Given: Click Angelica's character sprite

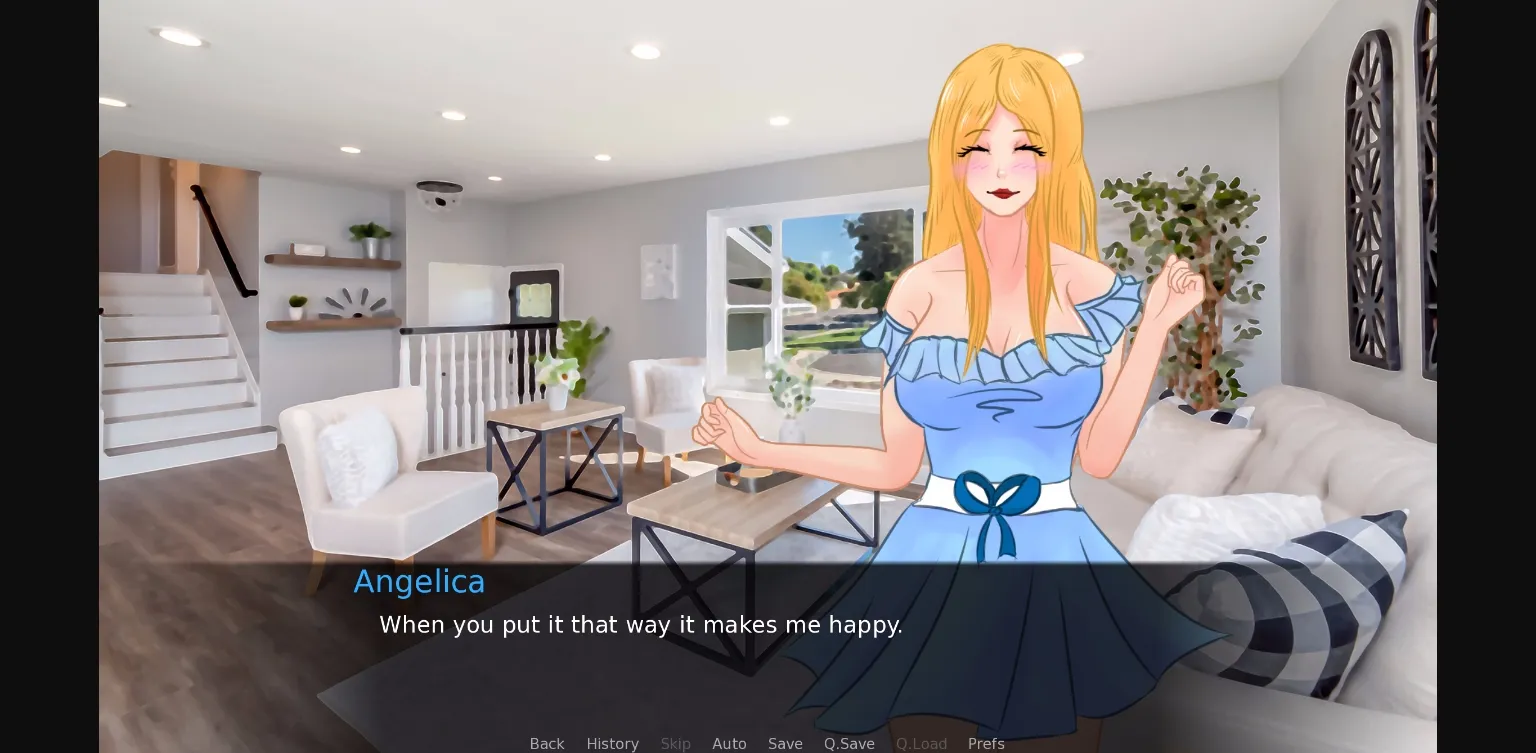Looking at the screenshot, I should click(1000, 350).
